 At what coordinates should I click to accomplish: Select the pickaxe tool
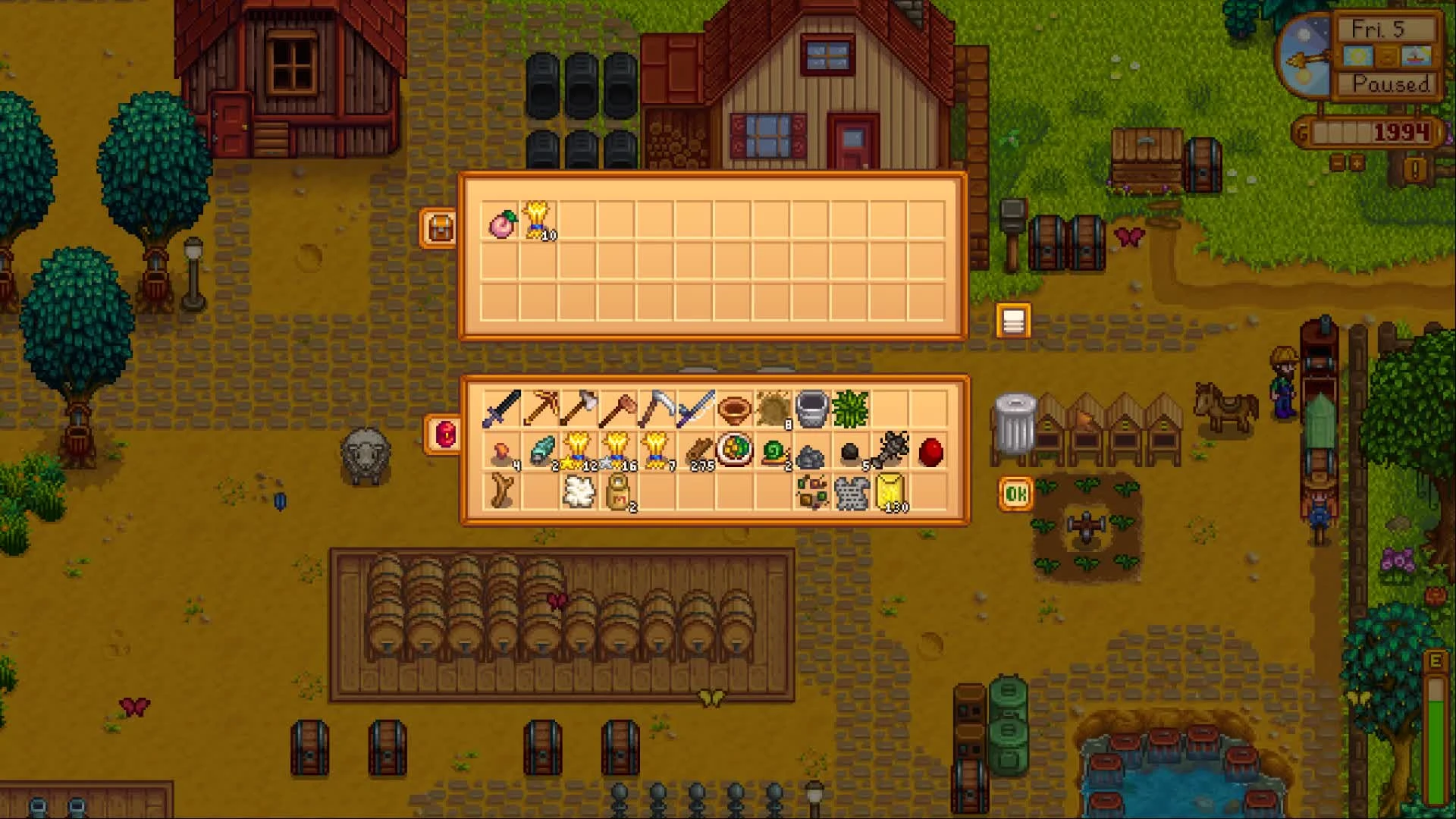(541, 409)
